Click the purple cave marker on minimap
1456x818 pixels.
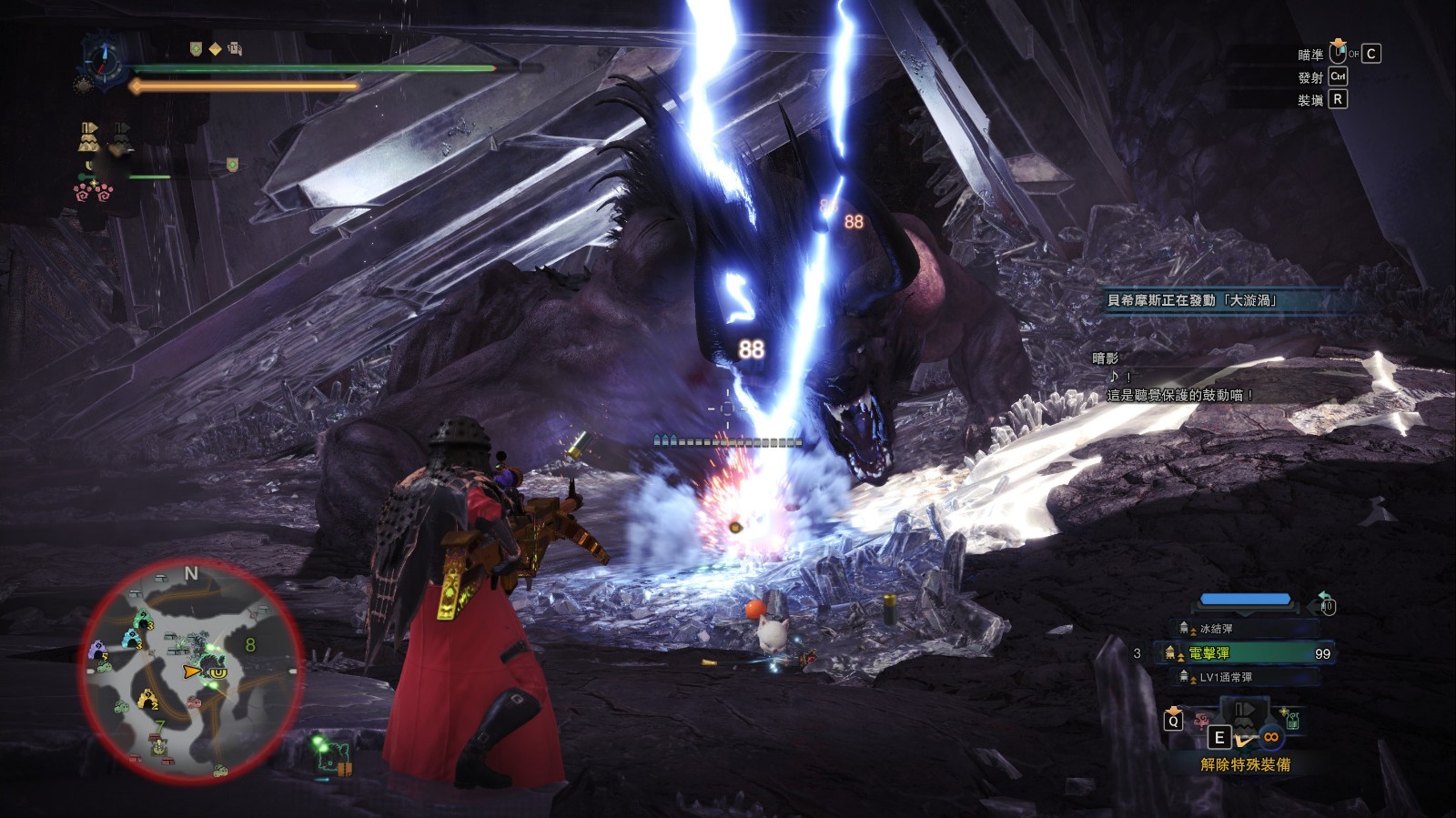(97, 651)
